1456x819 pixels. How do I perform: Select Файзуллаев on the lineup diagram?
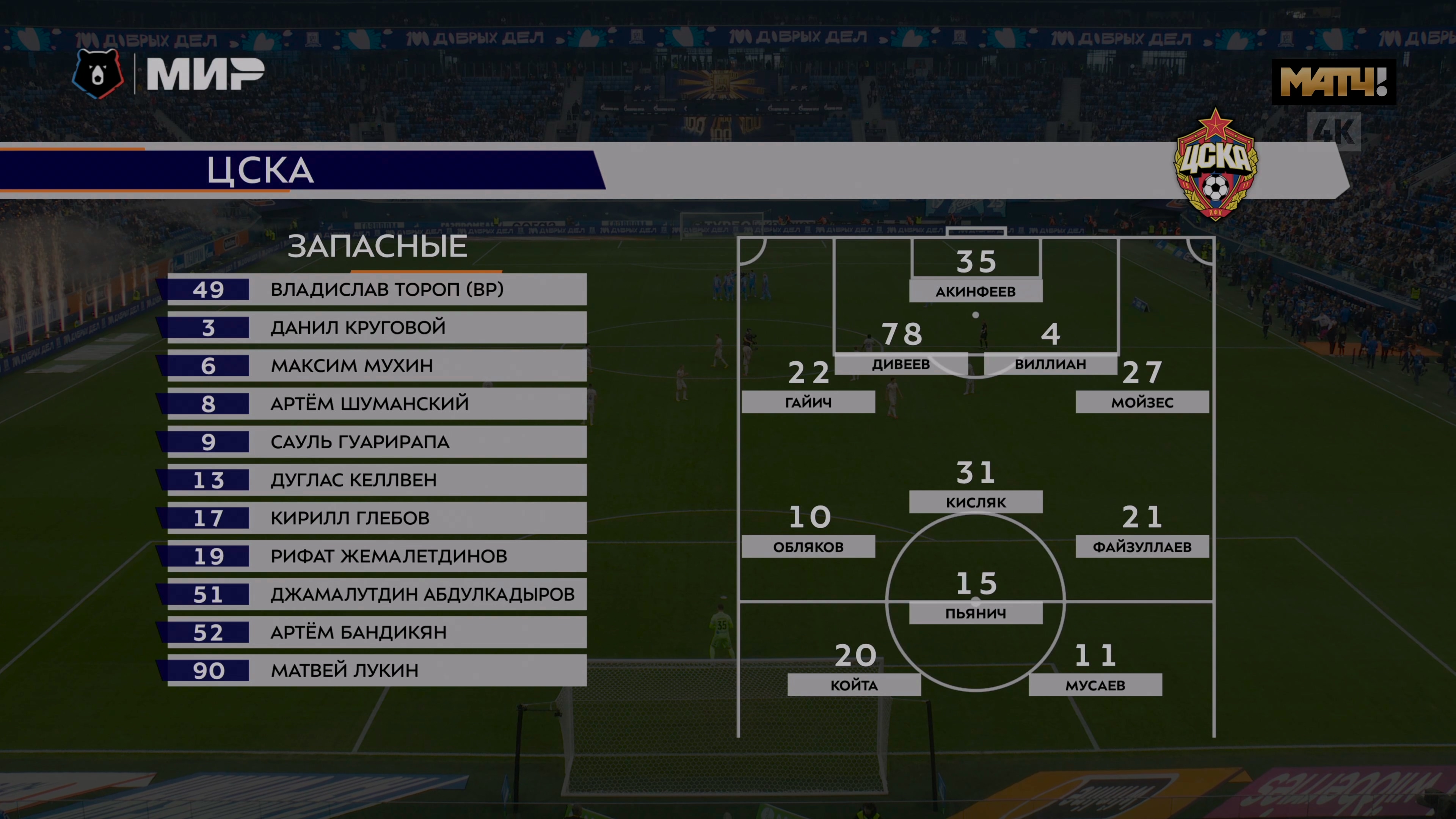tap(1142, 546)
